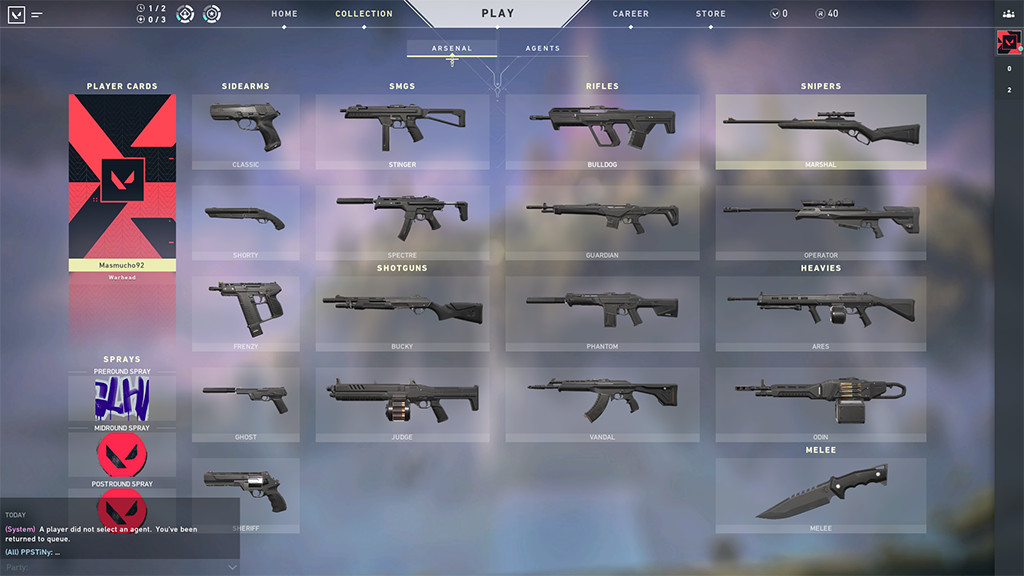Visit the Store
This screenshot has height=576, width=1024.
coord(711,14)
